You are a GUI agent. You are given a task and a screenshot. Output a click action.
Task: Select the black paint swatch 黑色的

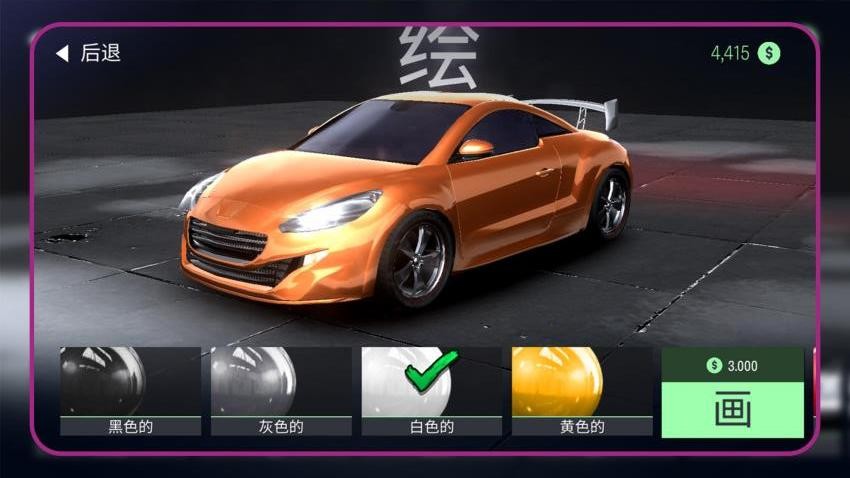tap(130, 391)
